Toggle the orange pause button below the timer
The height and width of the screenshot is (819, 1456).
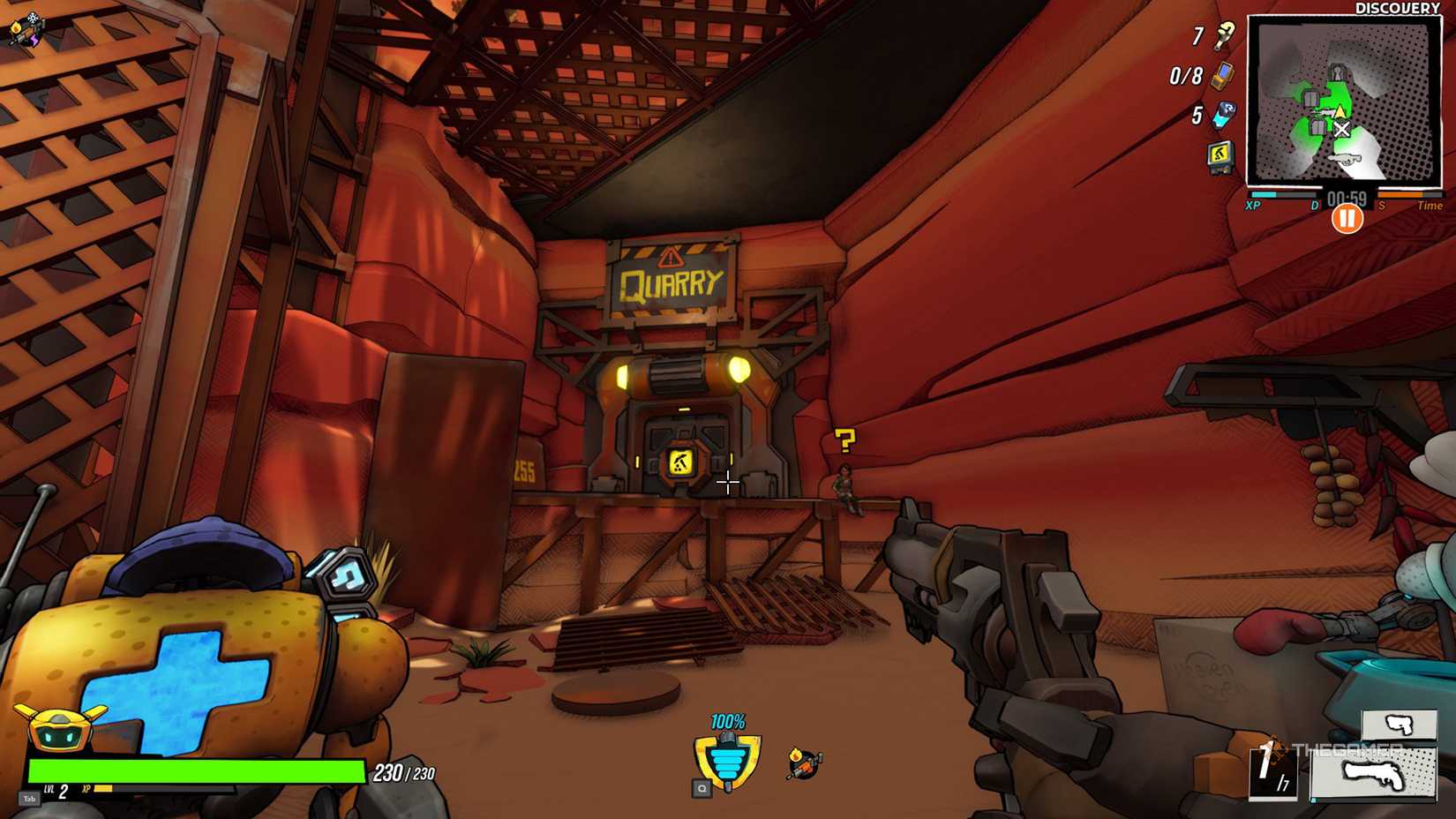[x=1348, y=217]
